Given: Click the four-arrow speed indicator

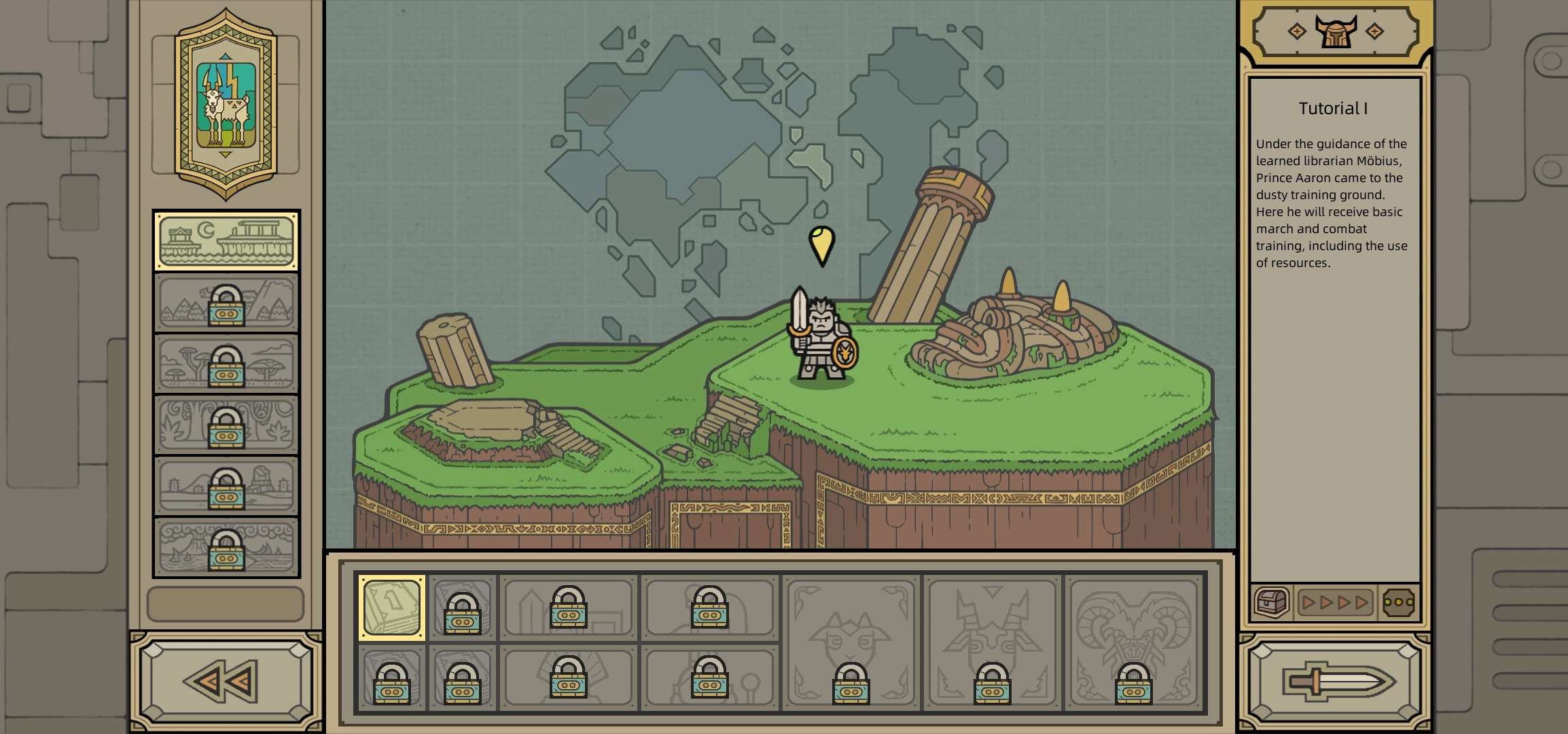Looking at the screenshot, I should click(x=1335, y=602).
